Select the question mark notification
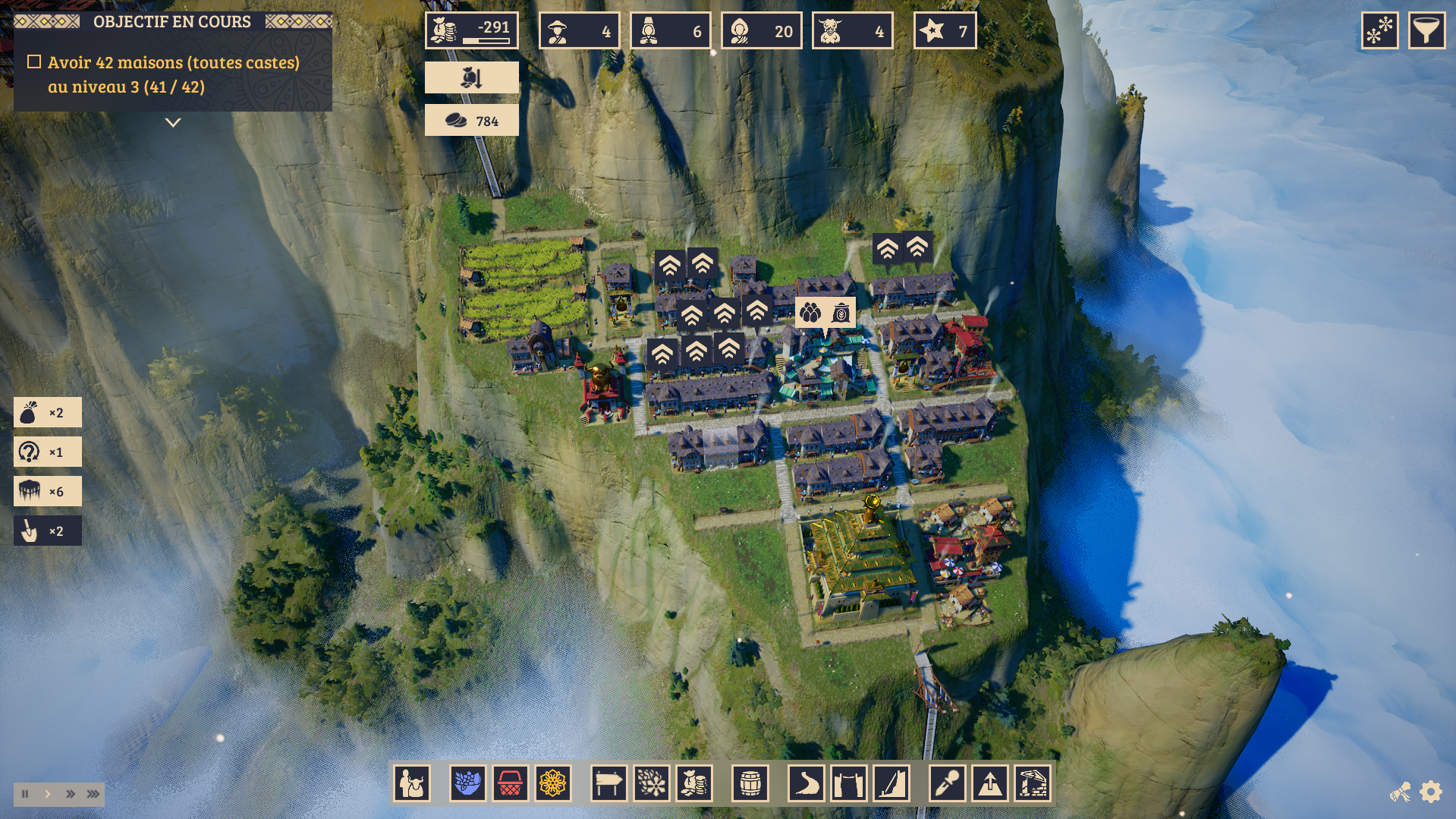 (47, 452)
